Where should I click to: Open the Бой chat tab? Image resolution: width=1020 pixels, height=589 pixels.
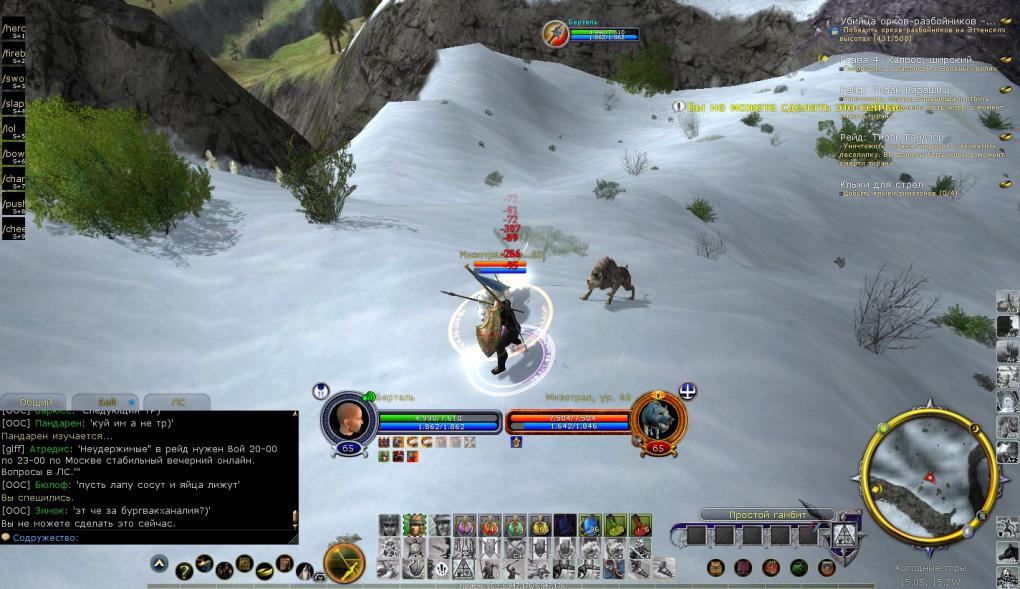[107, 402]
